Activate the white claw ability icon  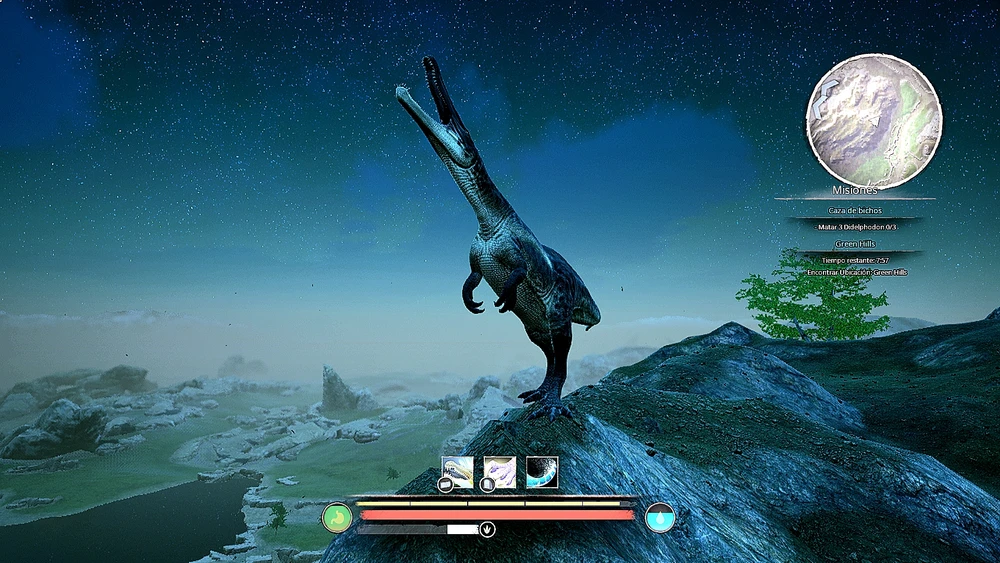(x=500, y=472)
